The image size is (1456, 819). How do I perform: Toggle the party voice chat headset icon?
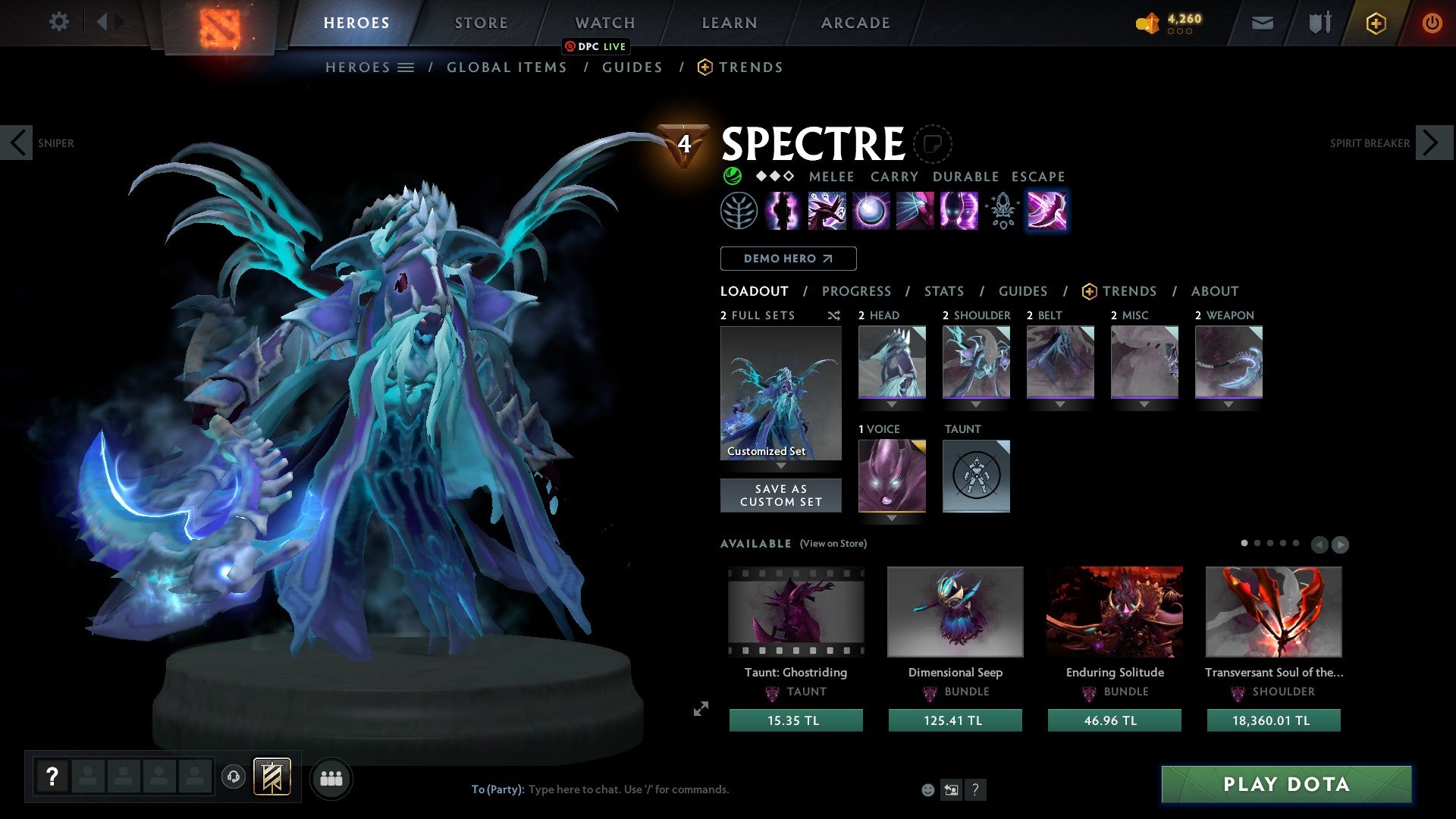coord(234,778)
